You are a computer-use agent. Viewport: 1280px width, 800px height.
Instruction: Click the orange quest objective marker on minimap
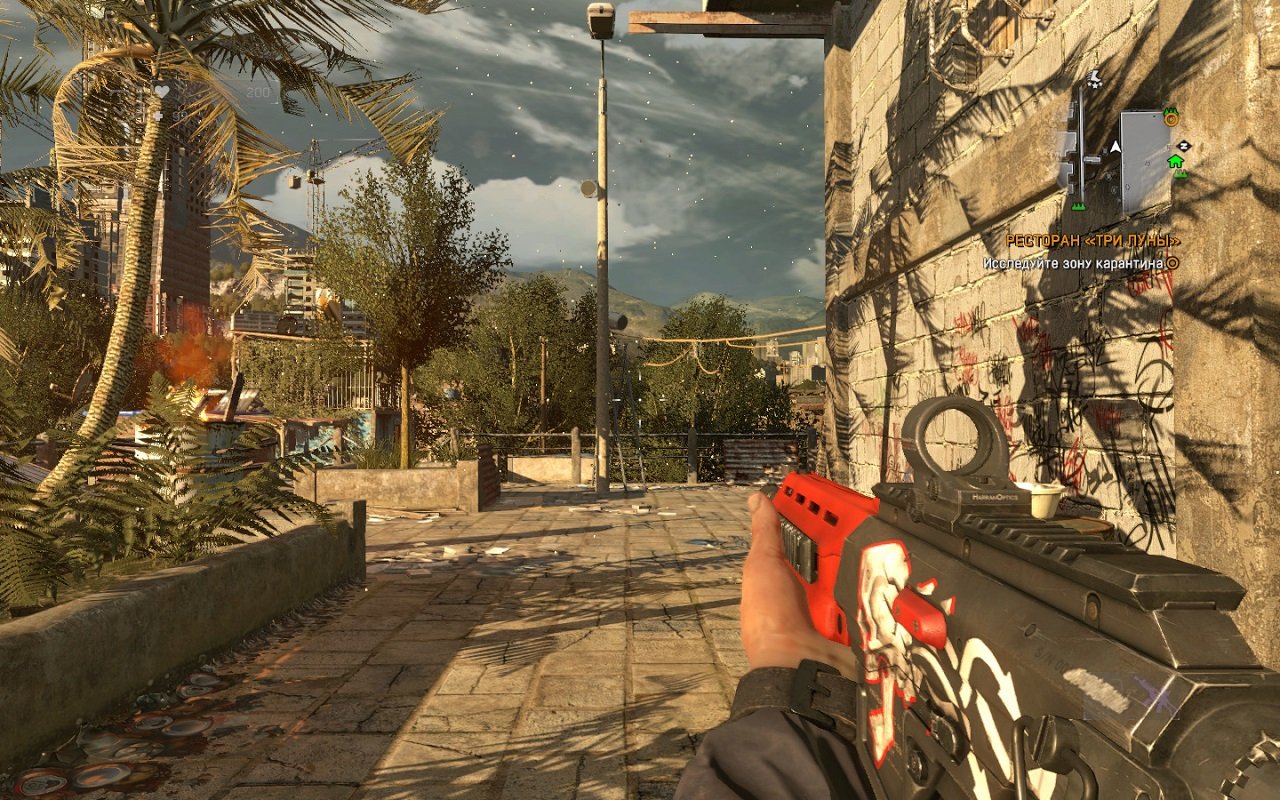[1171, 119]
